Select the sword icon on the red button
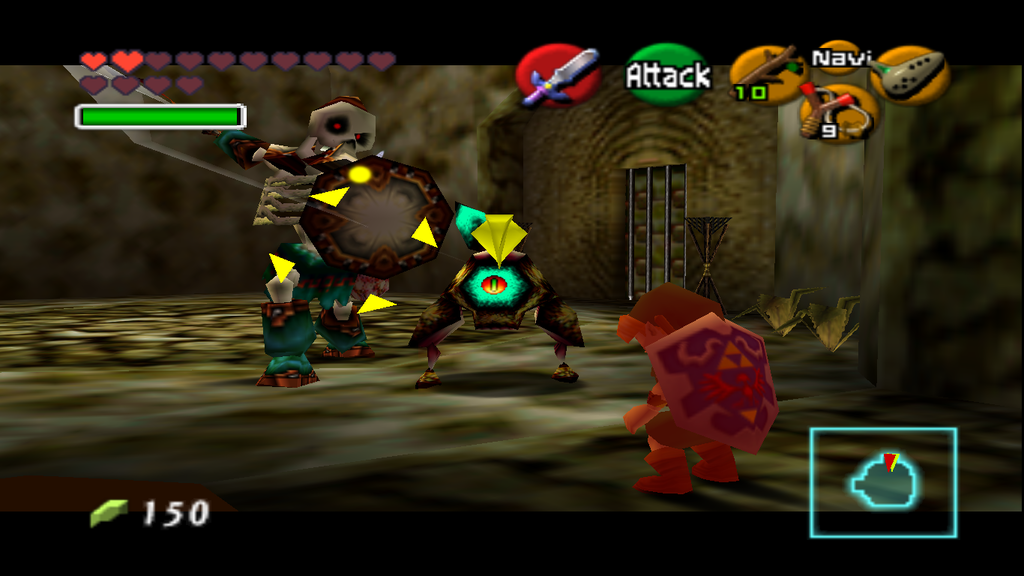Viewport: 1024px width, 576px height. point(558,76)
